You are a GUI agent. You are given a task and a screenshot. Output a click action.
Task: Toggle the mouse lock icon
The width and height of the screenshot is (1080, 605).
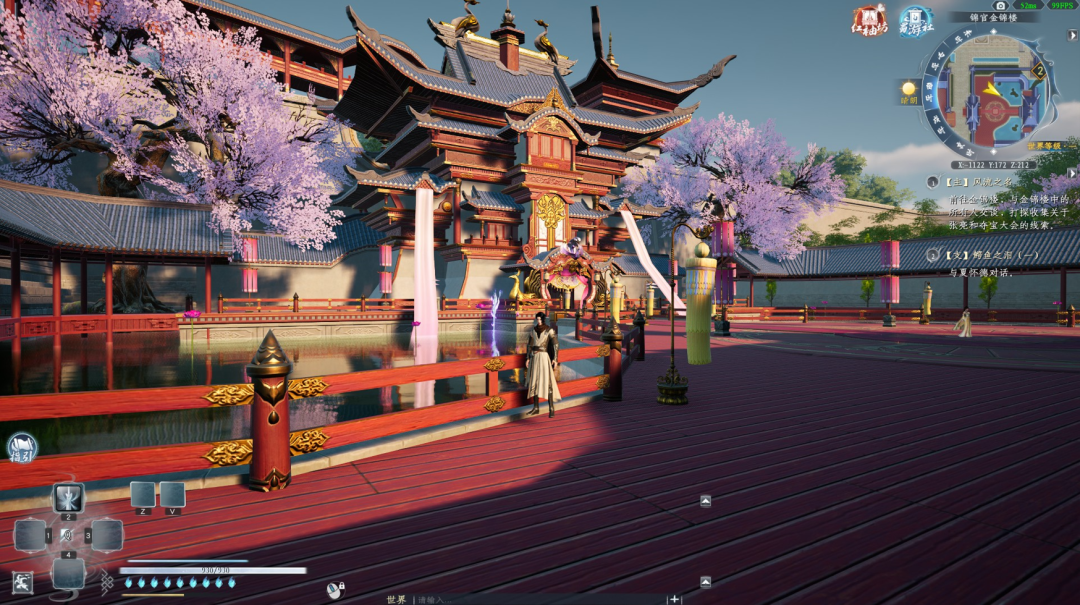click(334, 590)
